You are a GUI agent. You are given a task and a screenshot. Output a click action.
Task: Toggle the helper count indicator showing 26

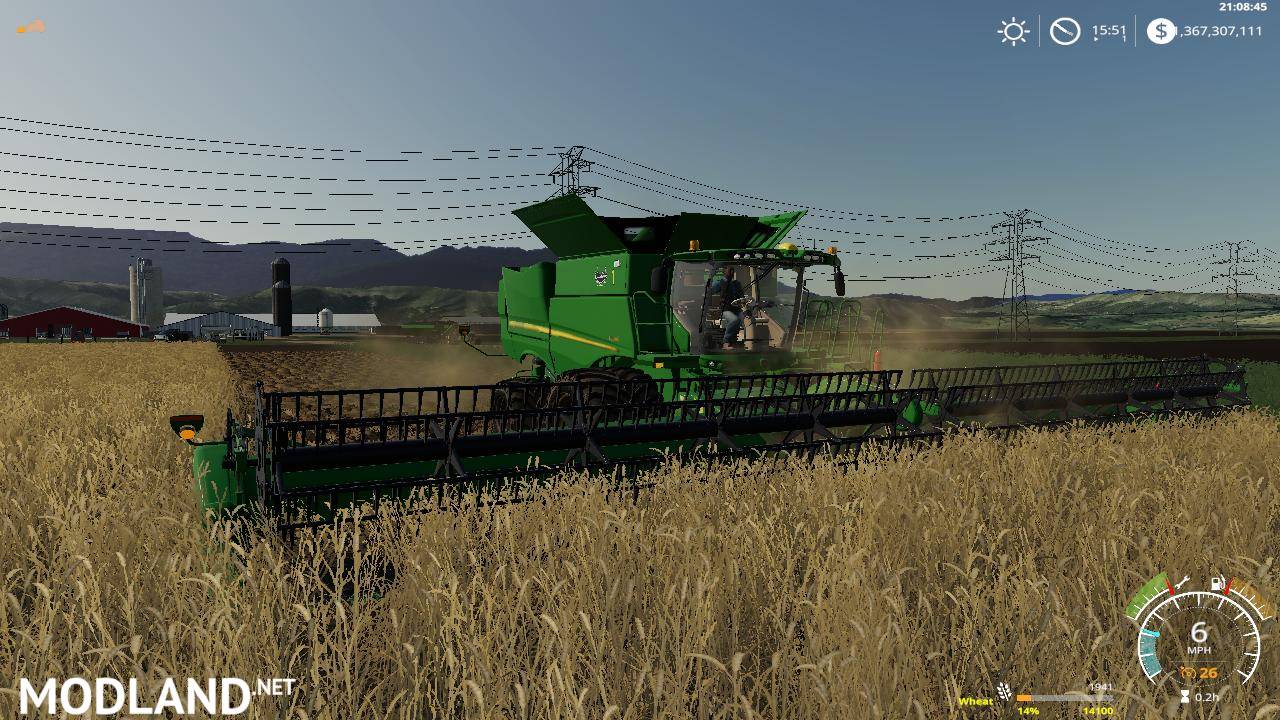point(1209,672)
